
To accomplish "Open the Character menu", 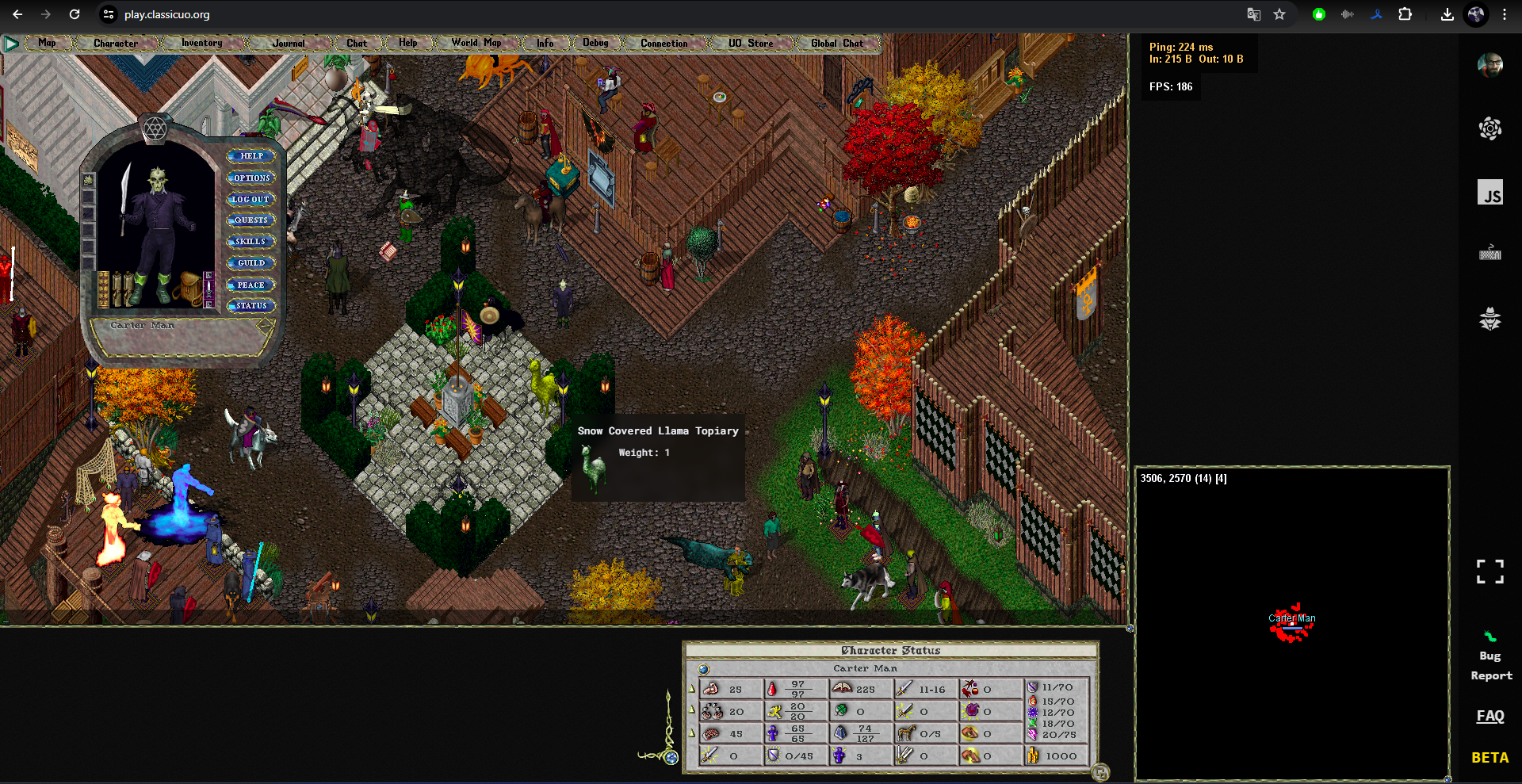I will tap(116, 43).
